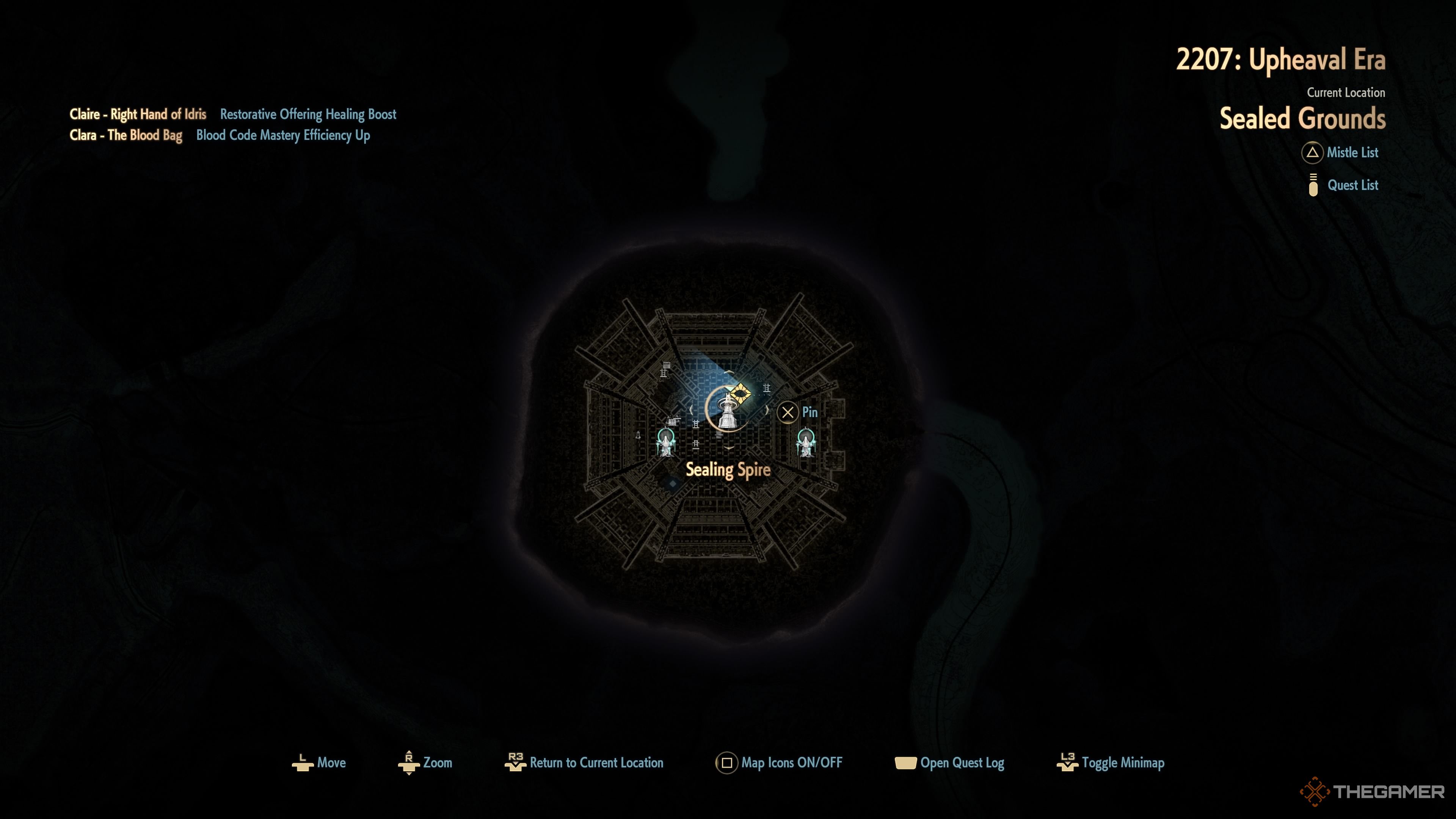This screenshot has width=1456, height=819.
Task: Pin the Sealing Spire location
Action: (788, 413)
